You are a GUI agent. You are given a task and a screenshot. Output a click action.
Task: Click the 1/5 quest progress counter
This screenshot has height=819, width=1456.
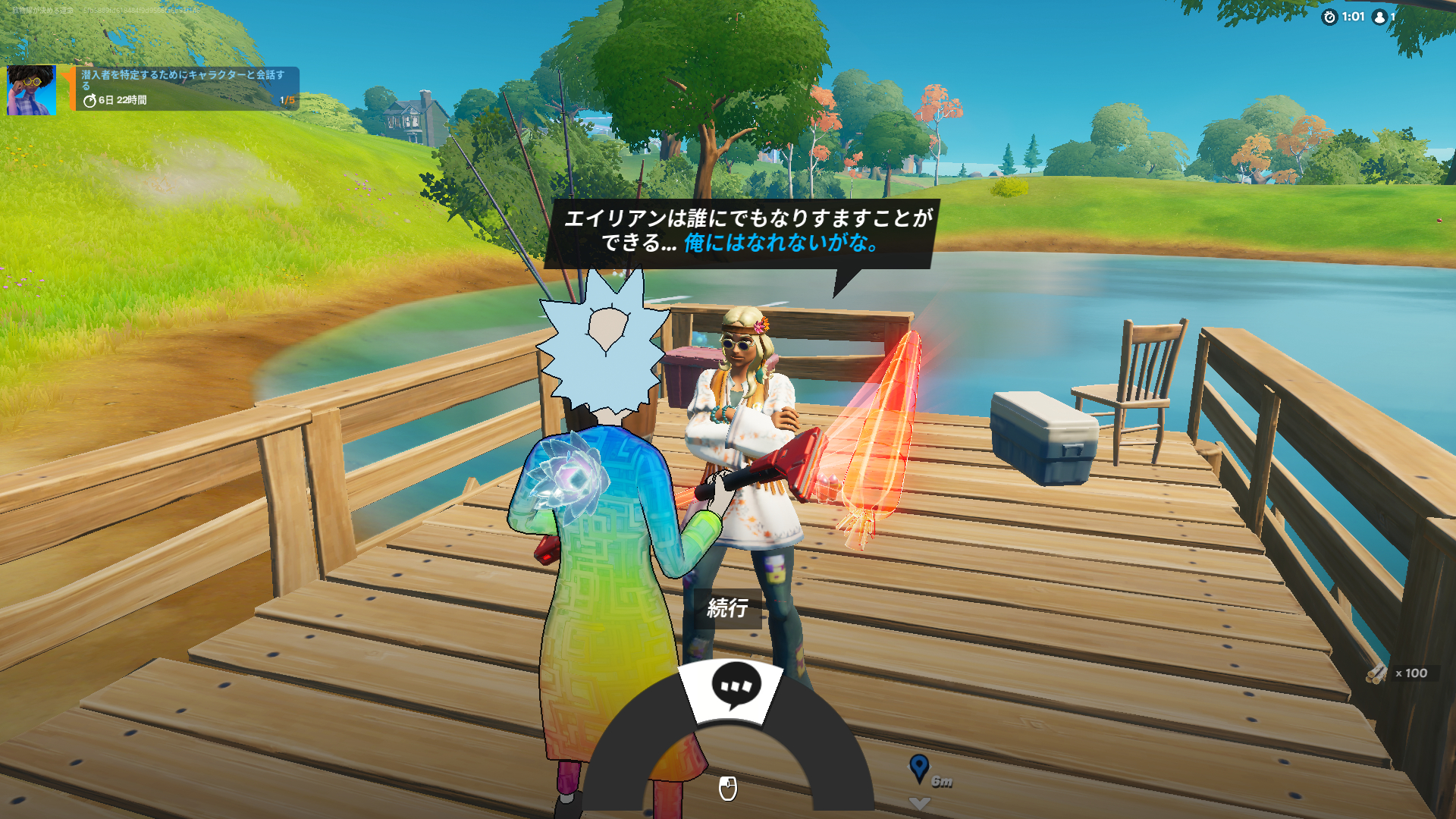pyautogui.click(x=288, y=99)
